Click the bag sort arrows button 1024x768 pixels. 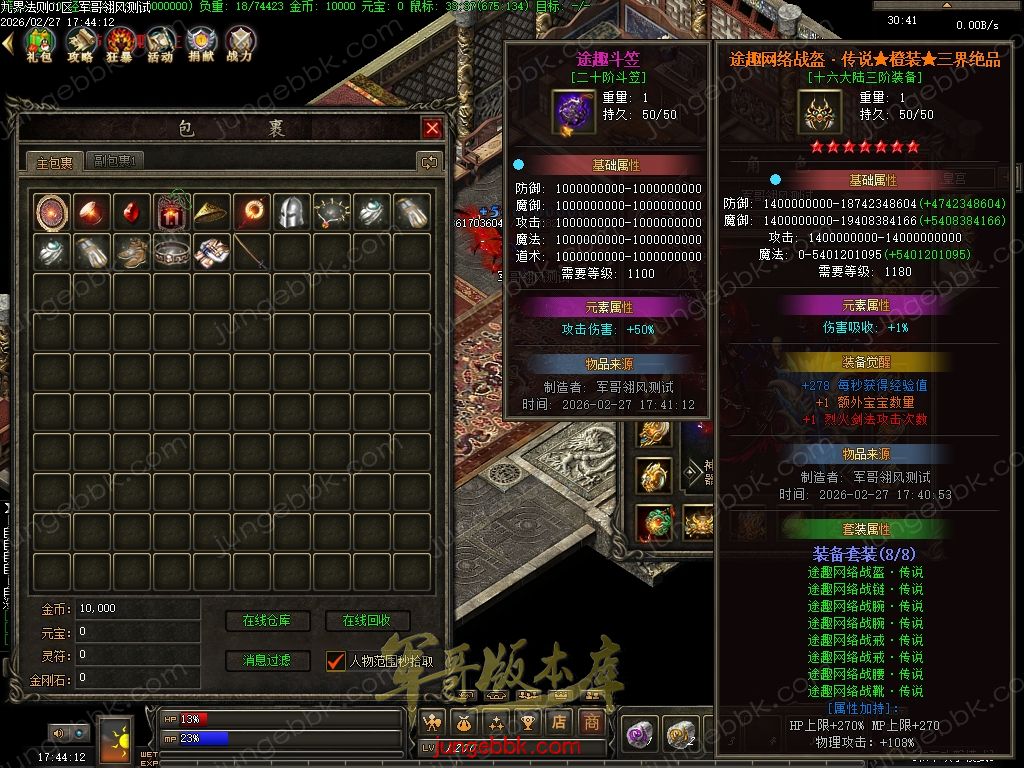point(429,162)
